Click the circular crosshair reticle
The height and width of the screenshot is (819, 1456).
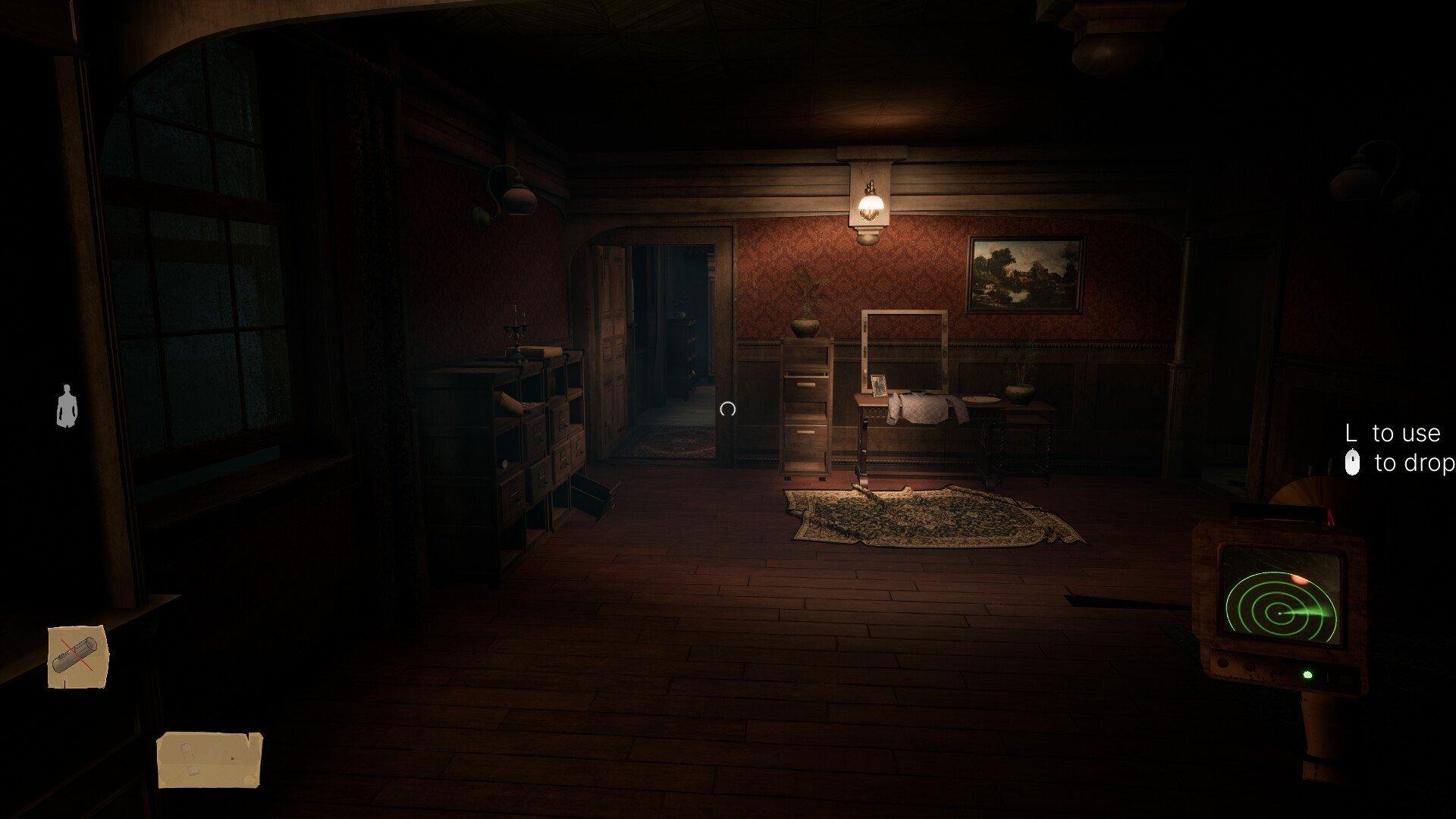click(726, 410)
